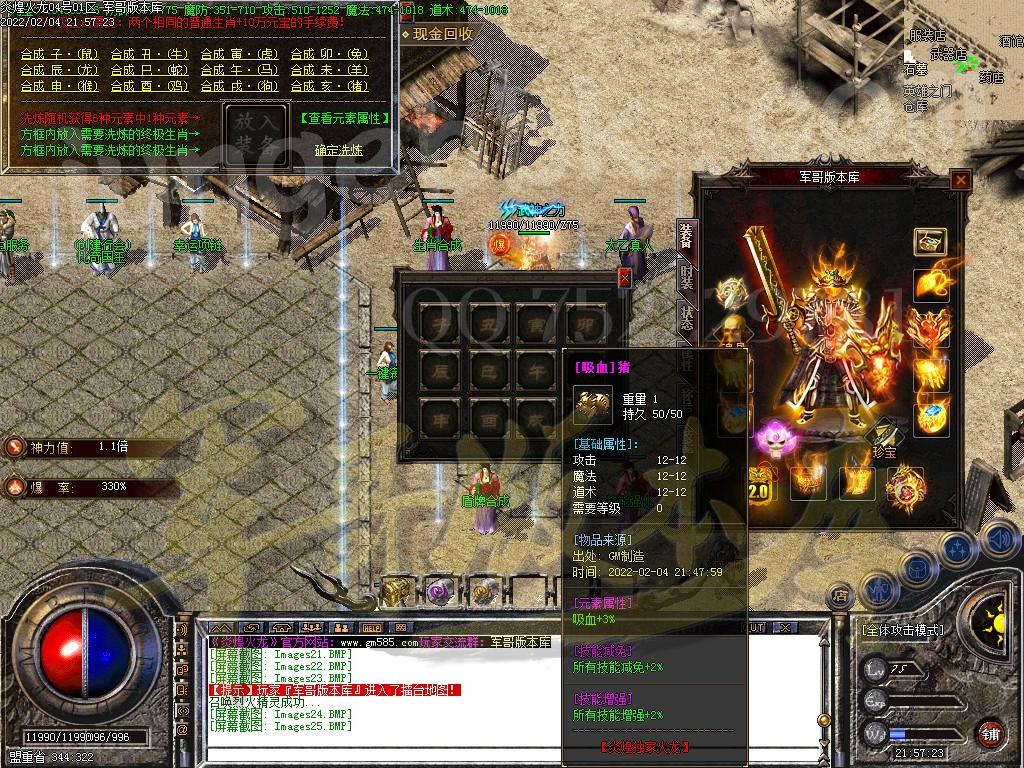Pick the 合成 亥·(猪) pig synthesis link
This screenshot has width=1024, height=768.
(x=330, y=86)
